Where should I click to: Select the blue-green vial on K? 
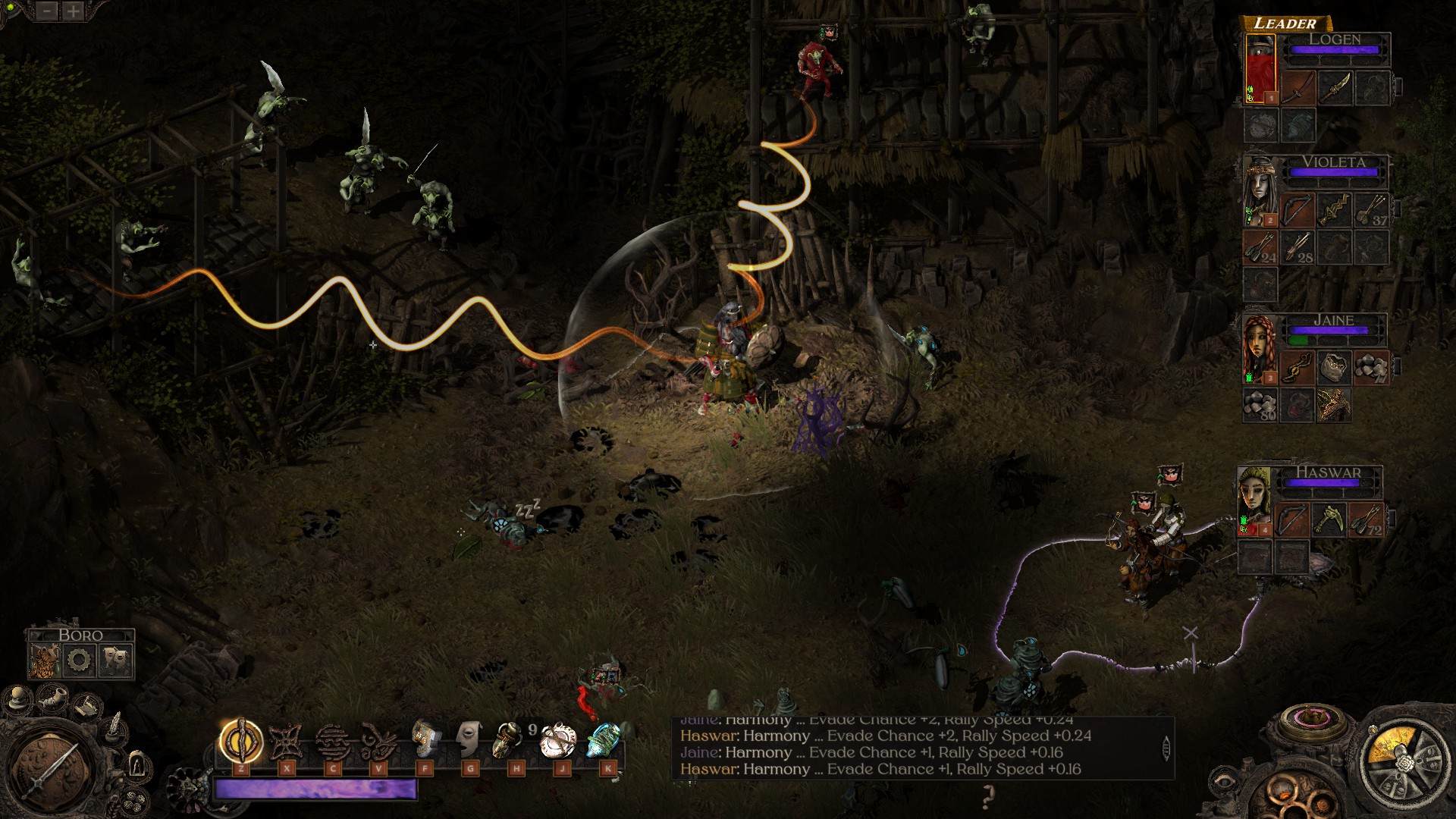tap(604, 739)
